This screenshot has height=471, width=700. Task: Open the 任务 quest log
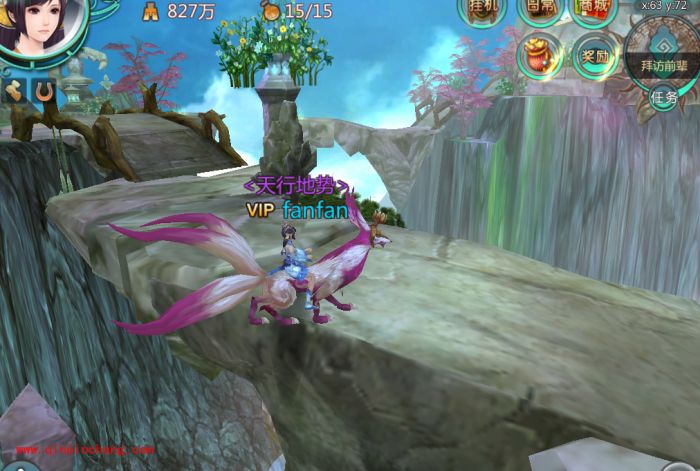(664, 97)
